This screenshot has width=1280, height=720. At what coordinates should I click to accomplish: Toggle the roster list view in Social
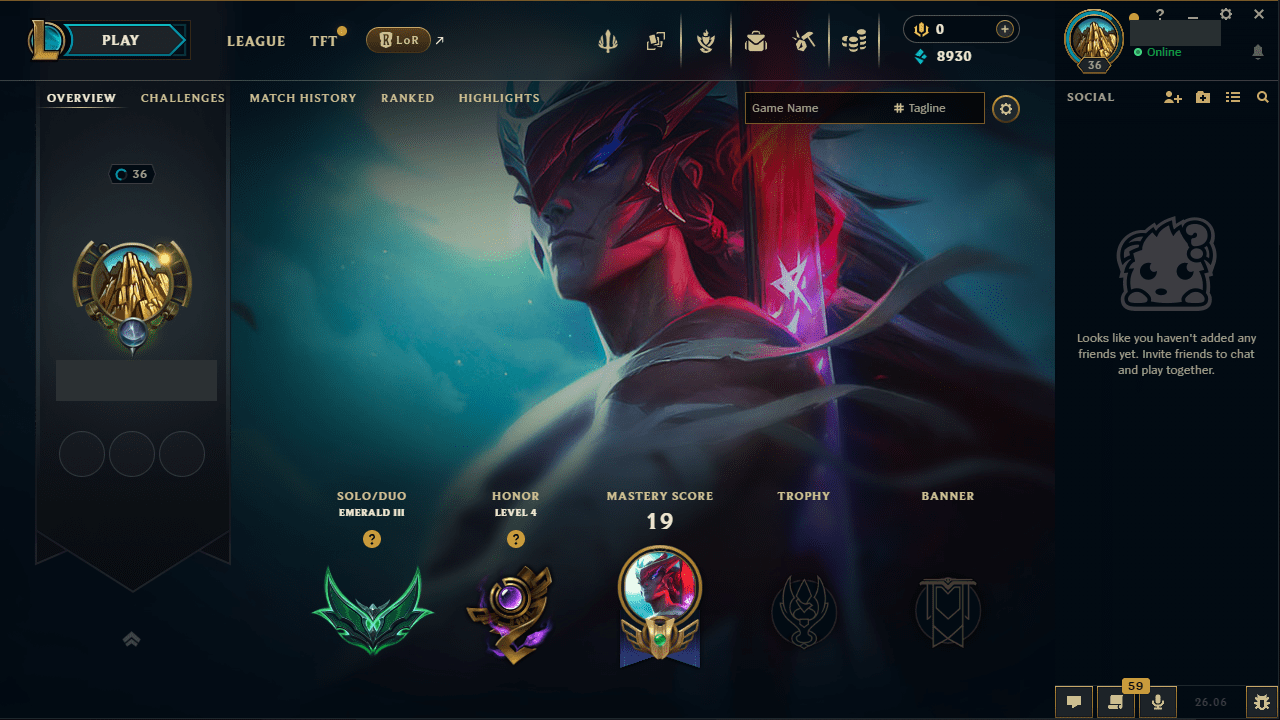point(1233,97)
